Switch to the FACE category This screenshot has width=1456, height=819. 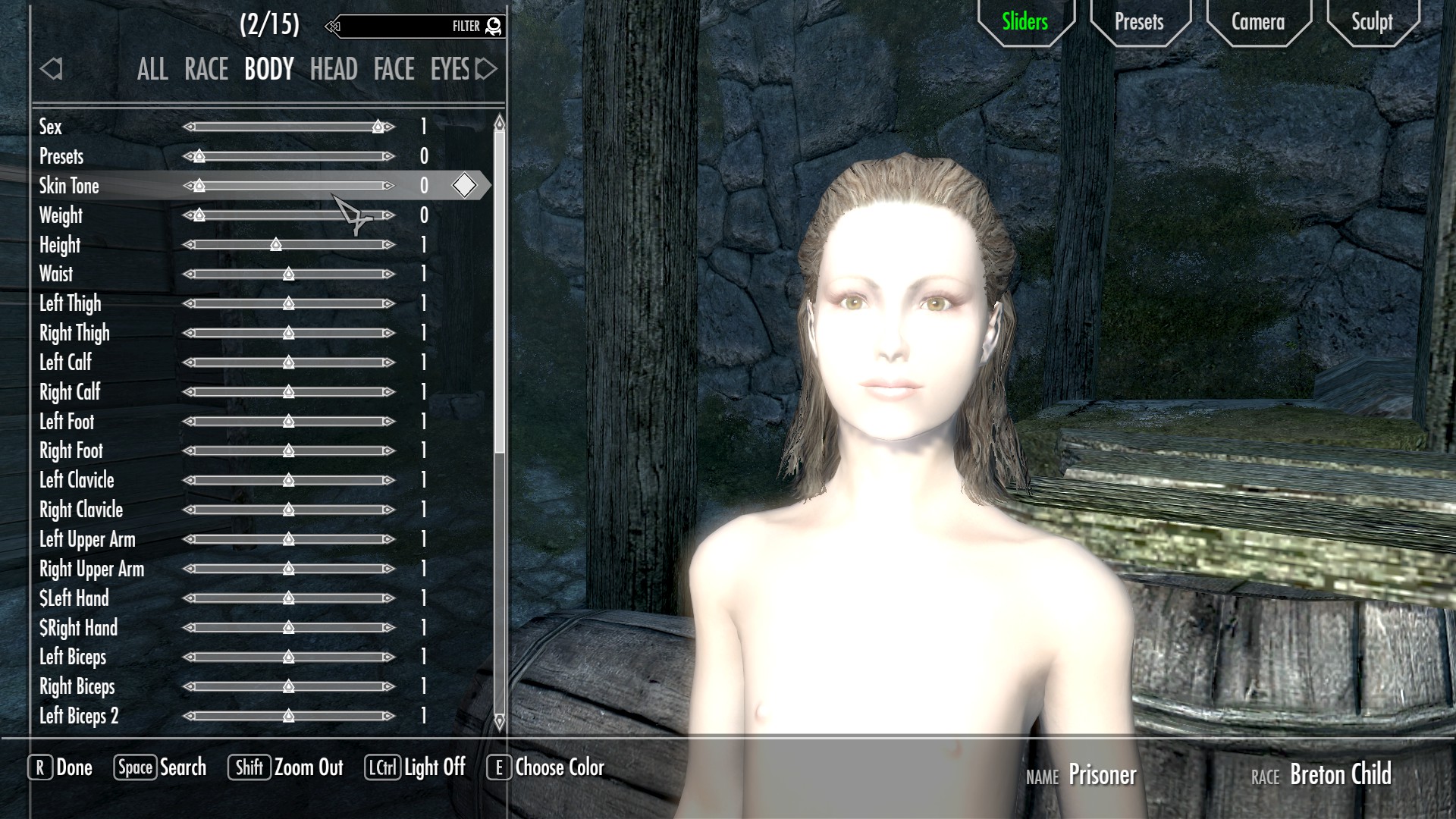tap(394, 70)
